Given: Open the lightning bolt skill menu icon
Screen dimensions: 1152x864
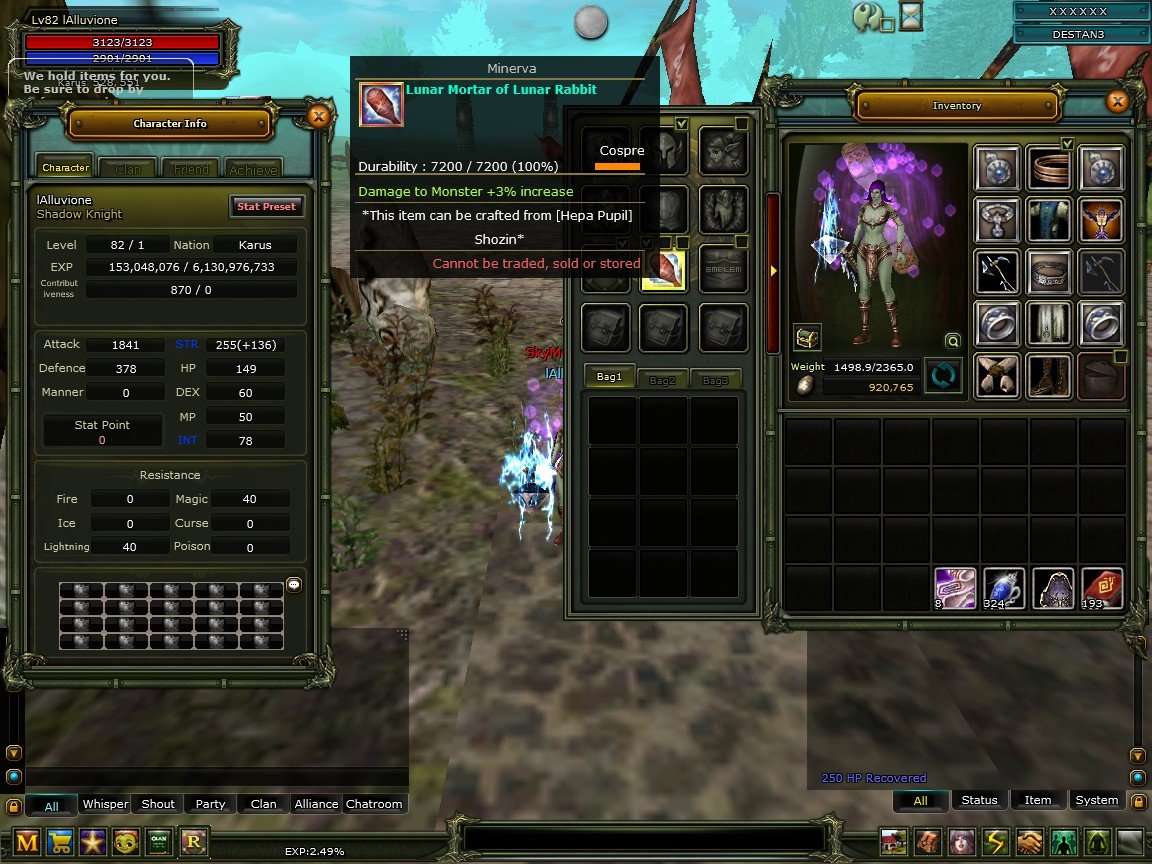Looking at the screenshot, I should click(996, 840).
